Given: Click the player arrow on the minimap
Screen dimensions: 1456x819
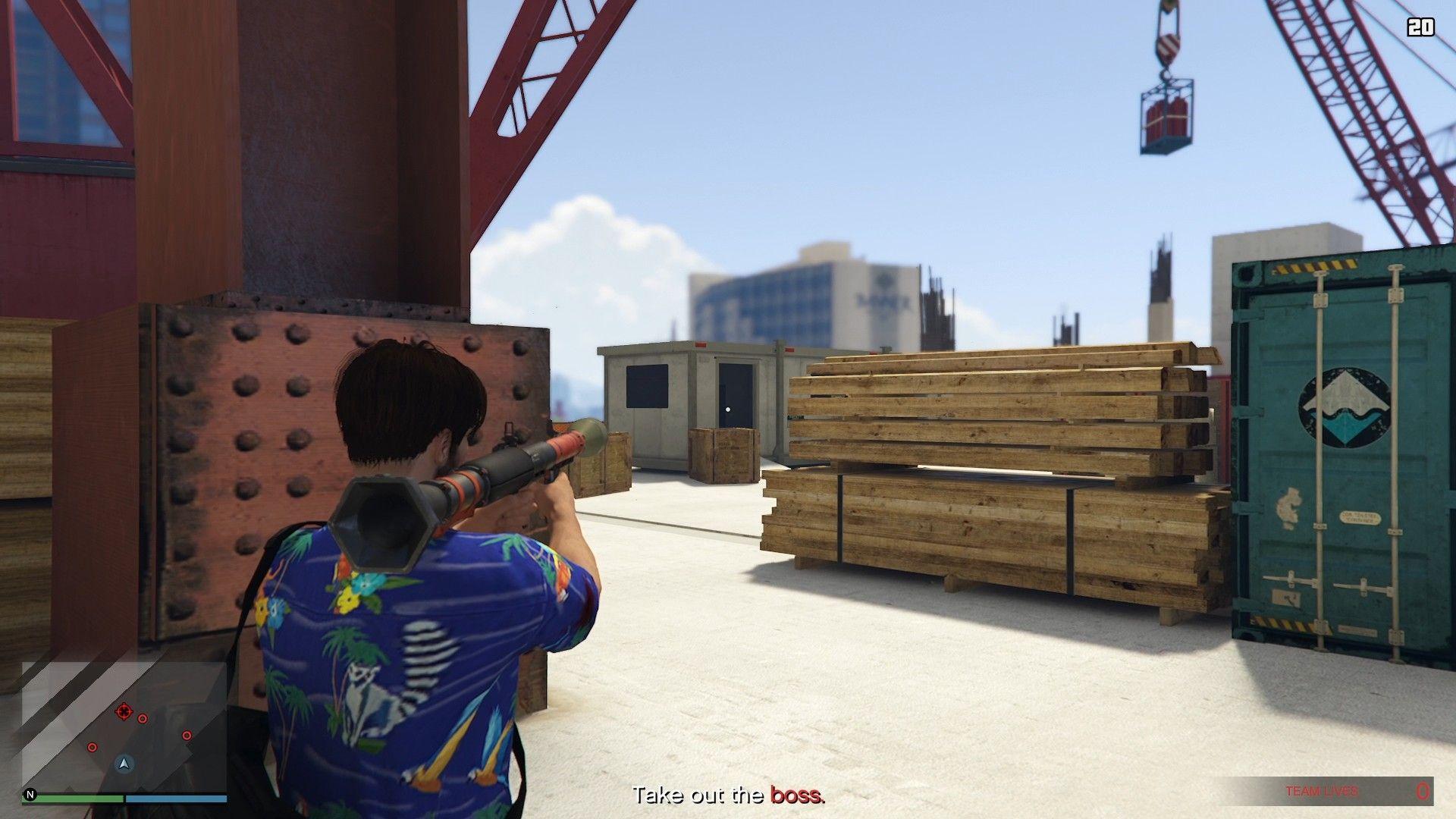Looking at the screenshot, I should [124, 764].
